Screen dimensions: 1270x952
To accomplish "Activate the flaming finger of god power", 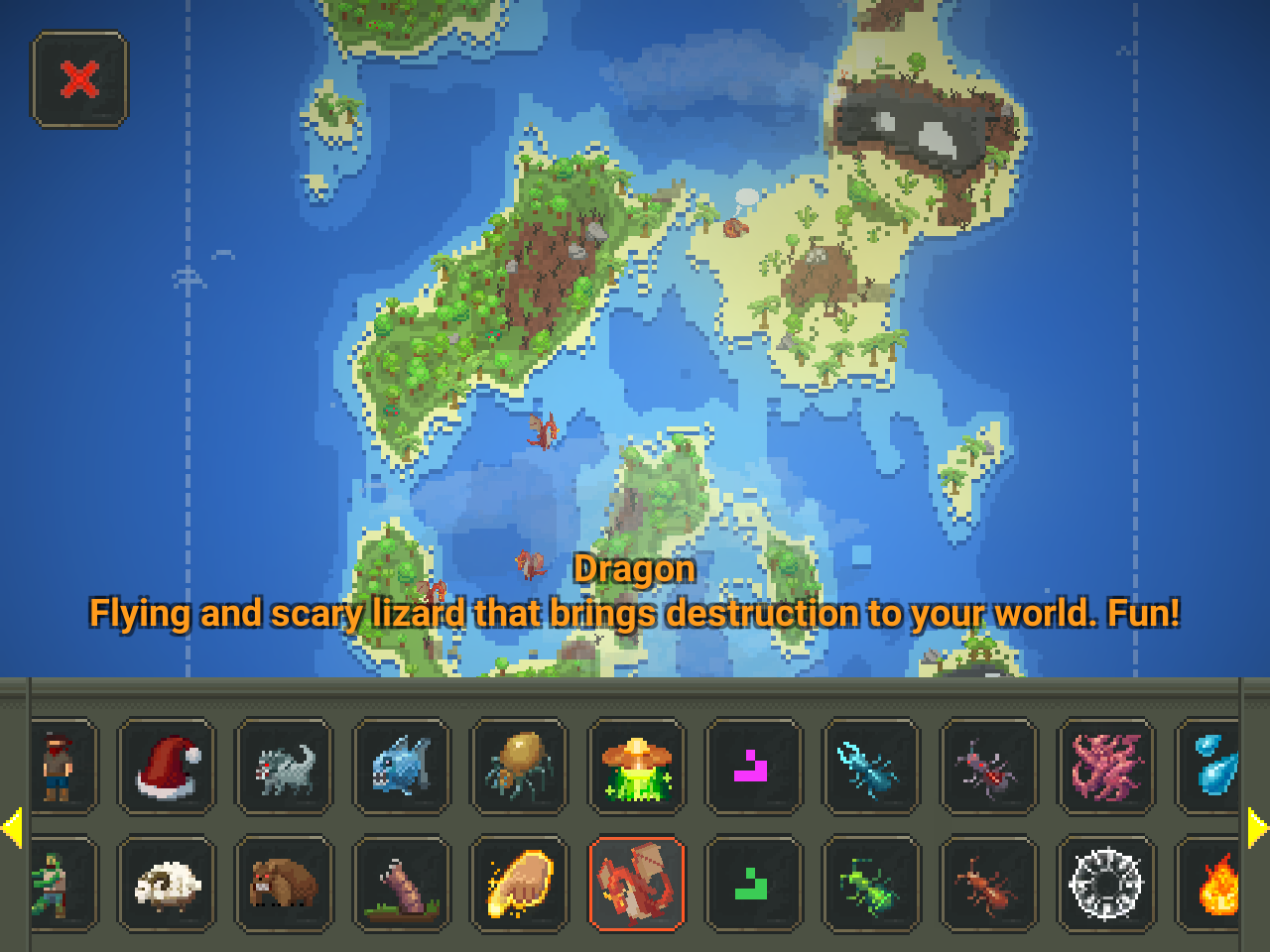I will pos(519,884).
